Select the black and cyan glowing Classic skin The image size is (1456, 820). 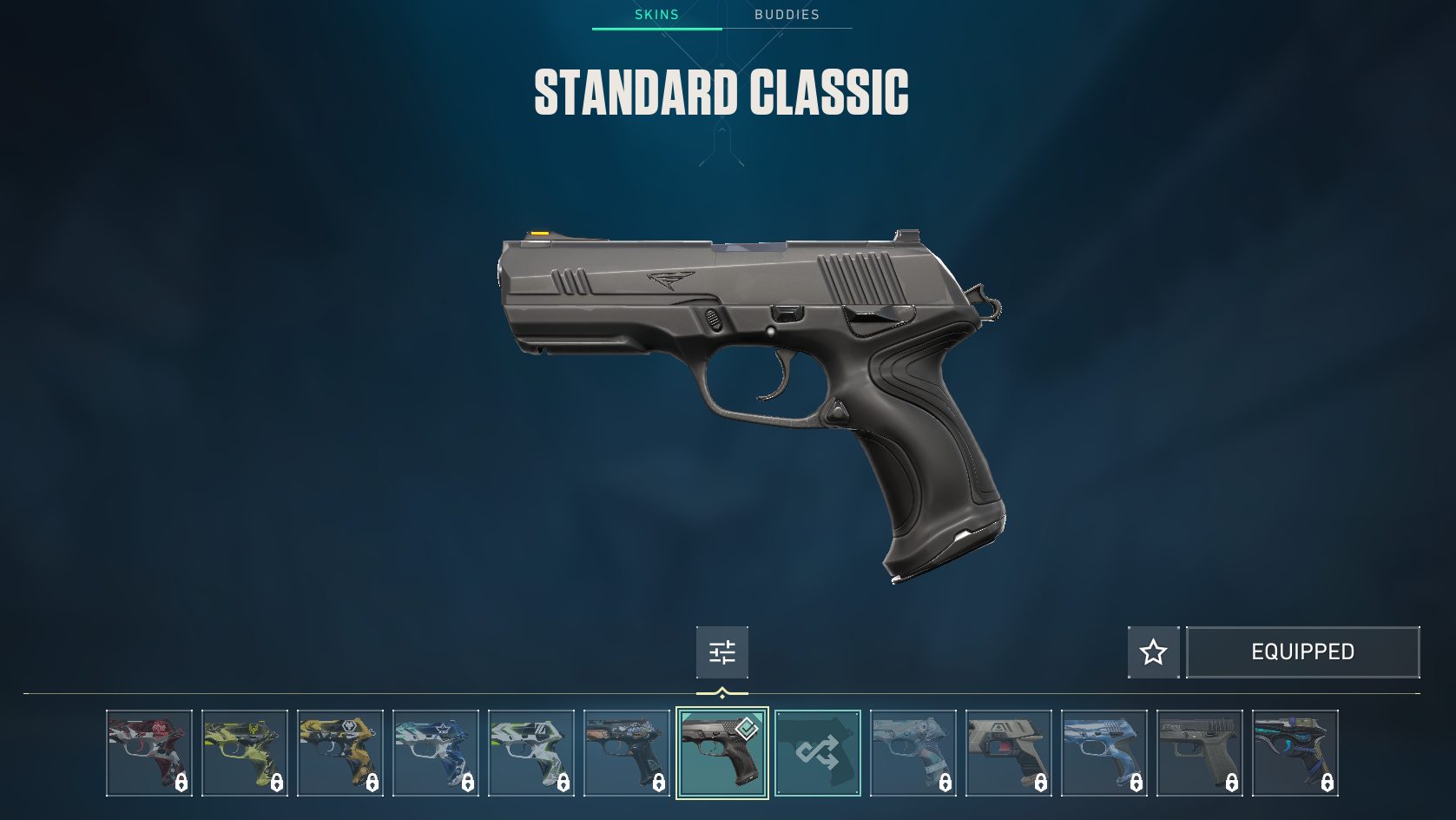(1295, 753)
